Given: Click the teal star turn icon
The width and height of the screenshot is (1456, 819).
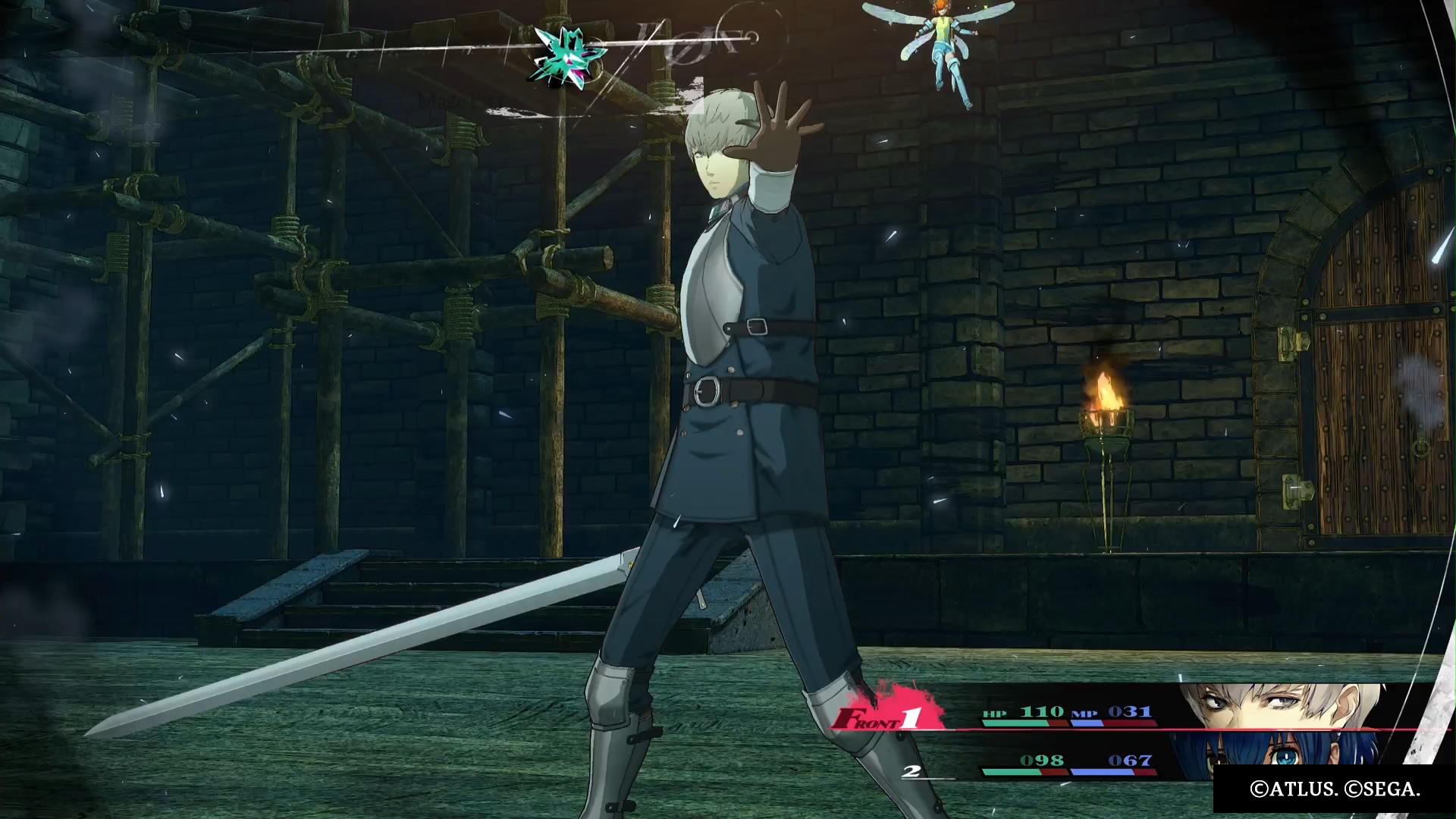Looking at the screenshot, I should click(x=566, y=58).
